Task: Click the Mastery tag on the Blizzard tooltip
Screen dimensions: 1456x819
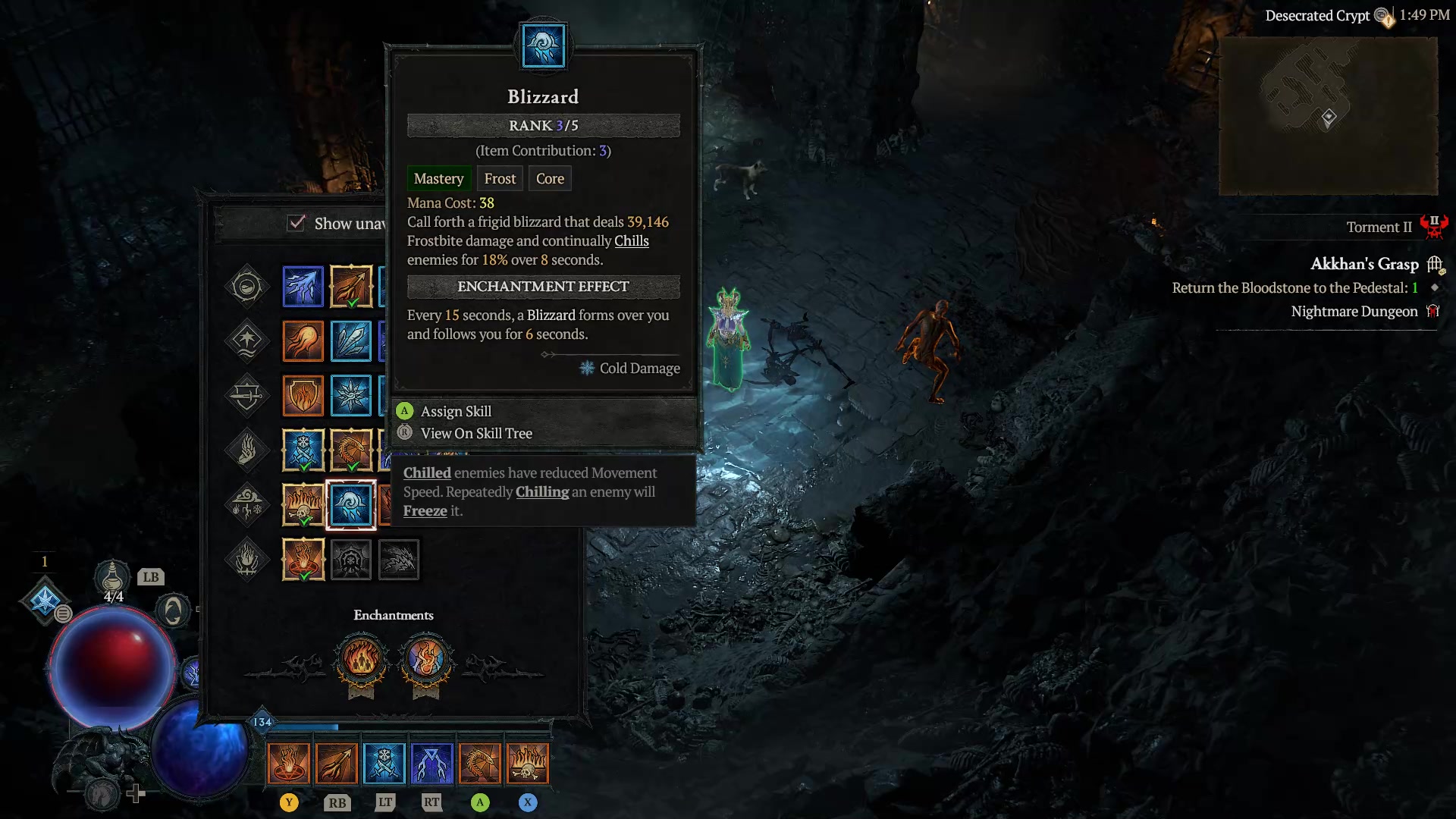Action: (x=439, y=178)
